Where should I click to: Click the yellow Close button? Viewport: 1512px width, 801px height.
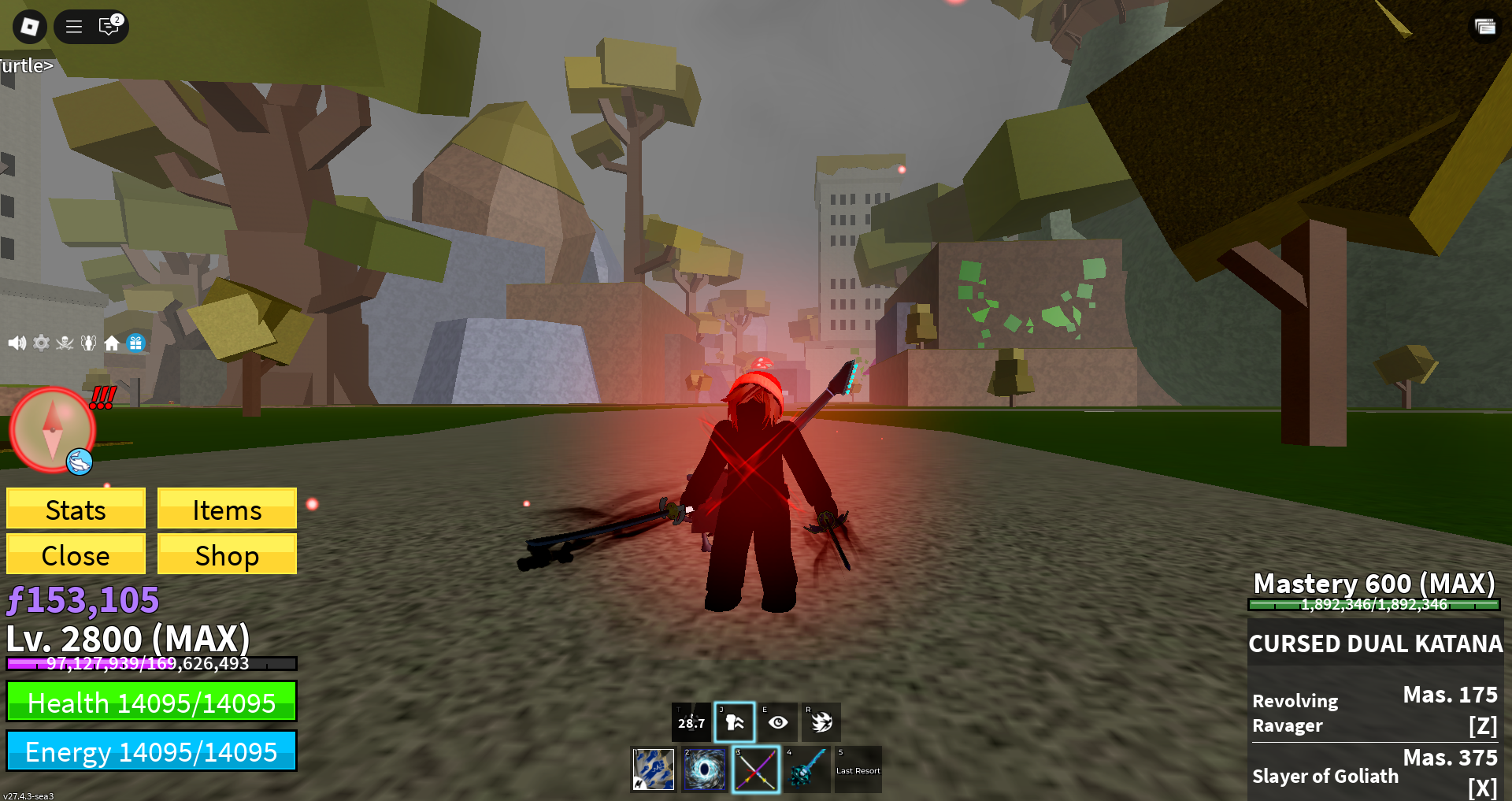76,555
